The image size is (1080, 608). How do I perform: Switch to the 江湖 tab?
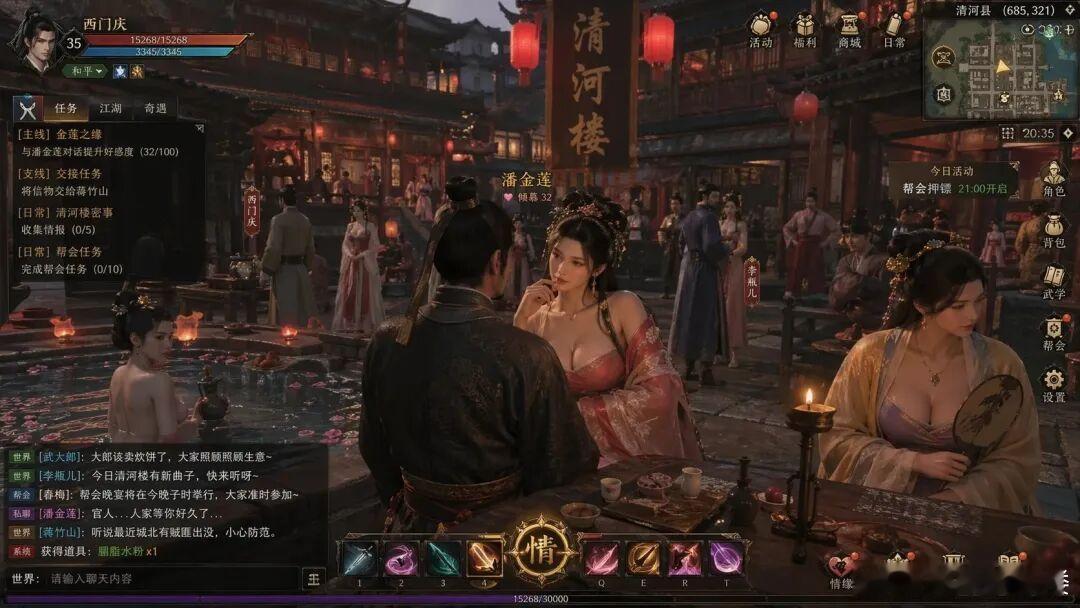(110, 108)
